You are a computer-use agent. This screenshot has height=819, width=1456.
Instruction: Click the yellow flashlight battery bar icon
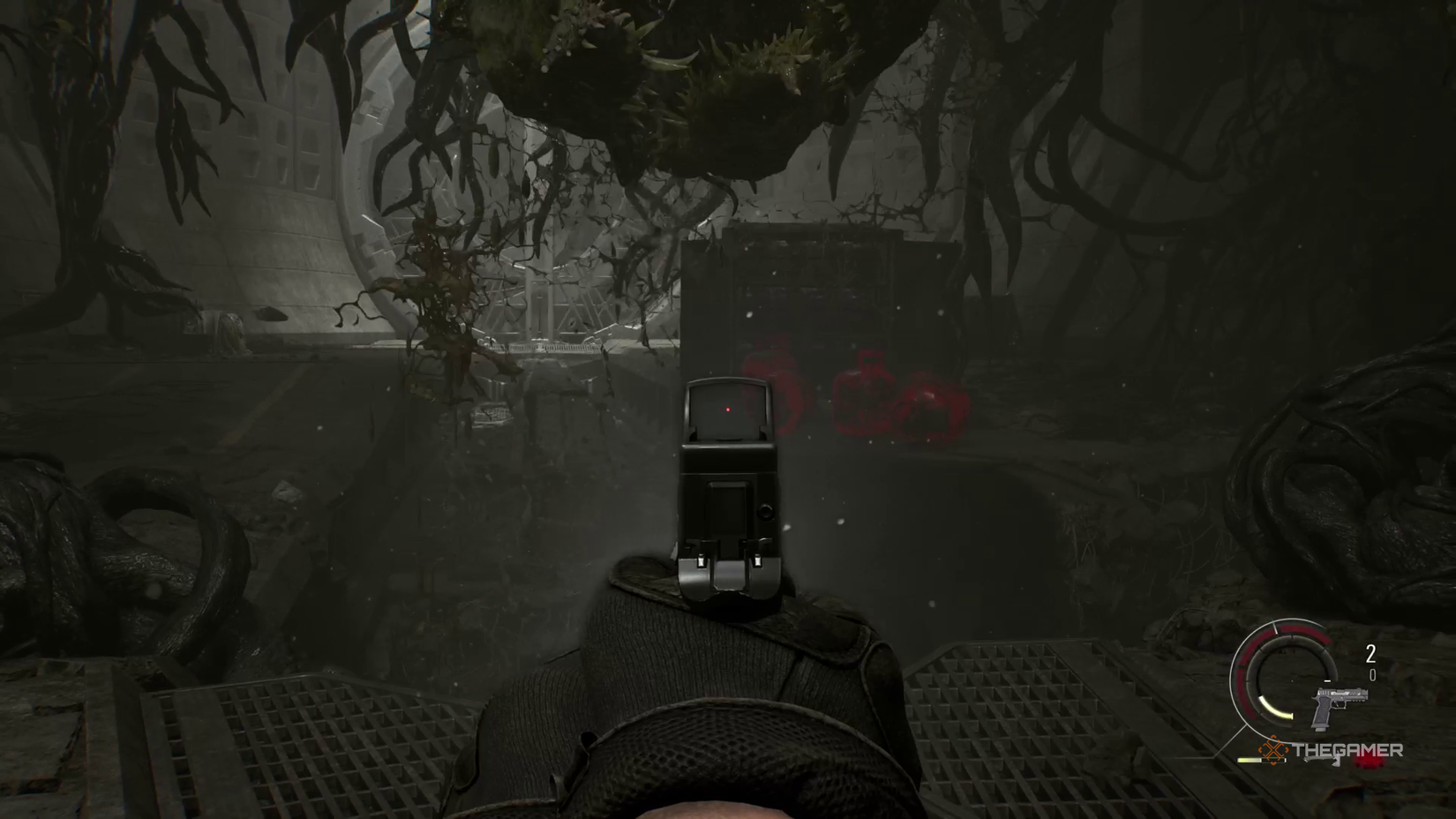[1248, 760]
